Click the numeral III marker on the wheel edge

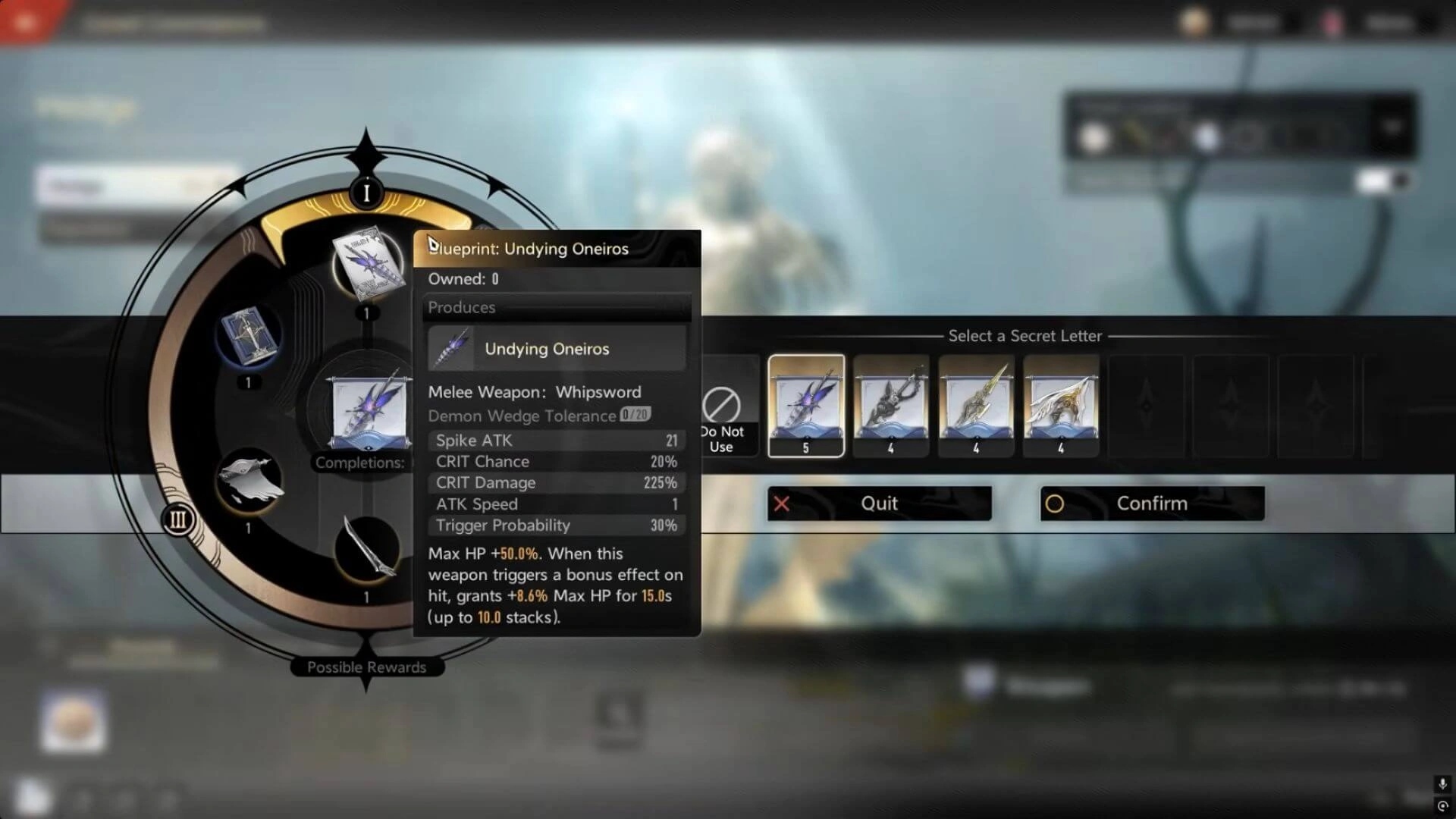click(179, 520)
